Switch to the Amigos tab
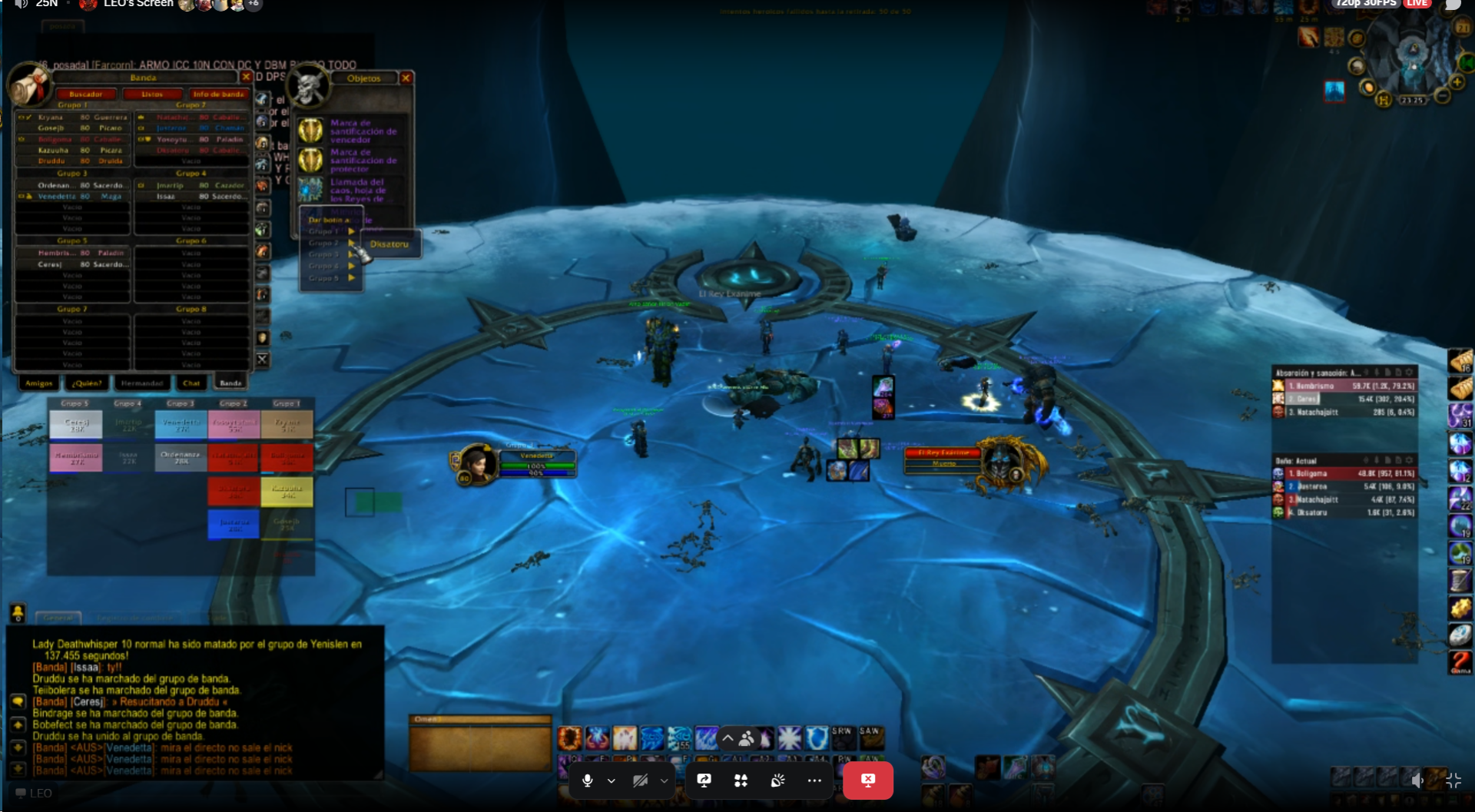The width and height of the screenshot is (1475, 812). click(x=39, y=383)
